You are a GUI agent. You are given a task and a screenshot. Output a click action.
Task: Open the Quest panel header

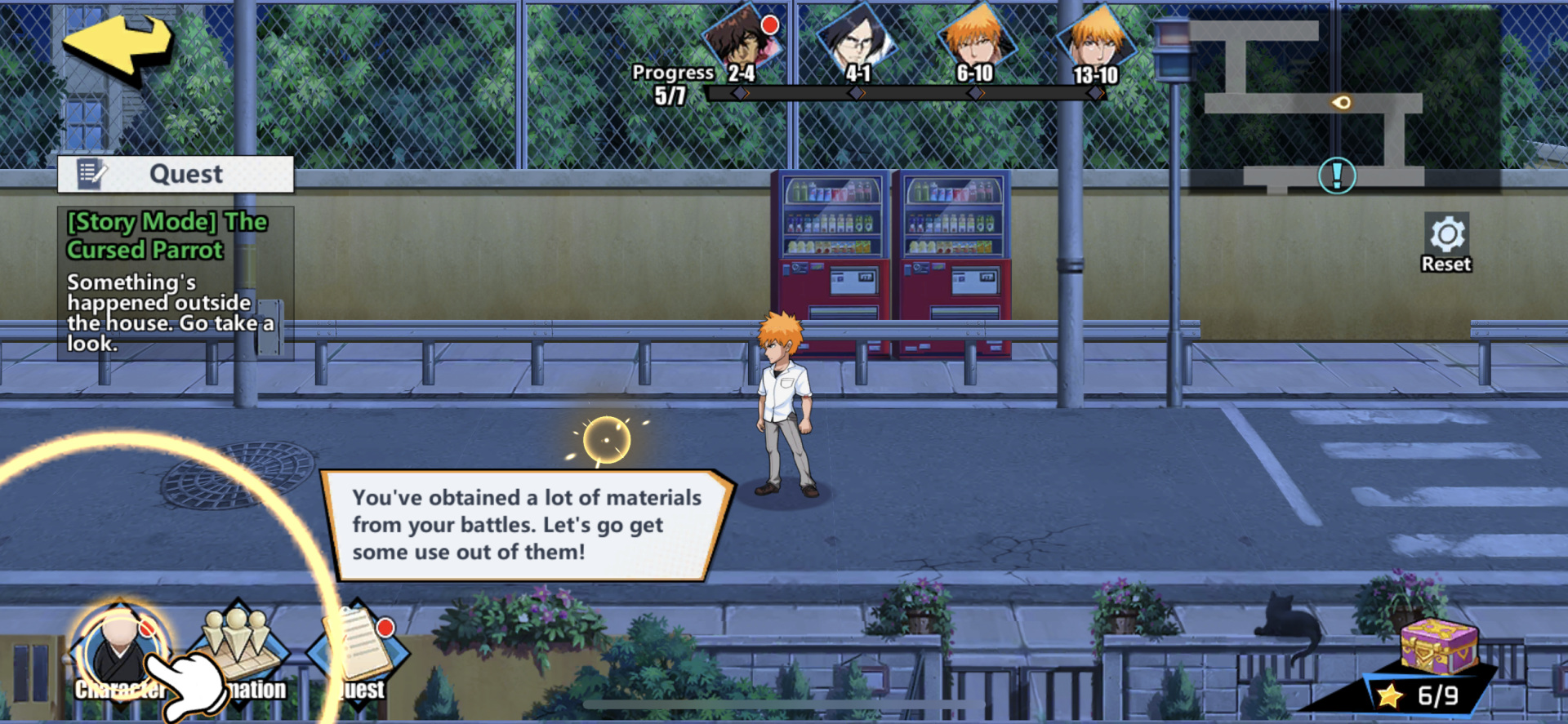[176, 174]
